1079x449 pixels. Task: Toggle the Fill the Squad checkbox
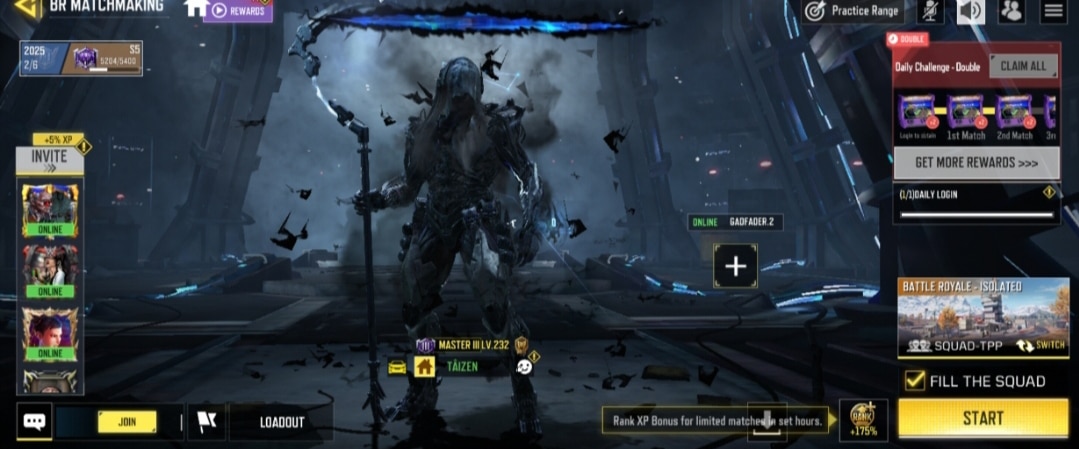(914, 380)
